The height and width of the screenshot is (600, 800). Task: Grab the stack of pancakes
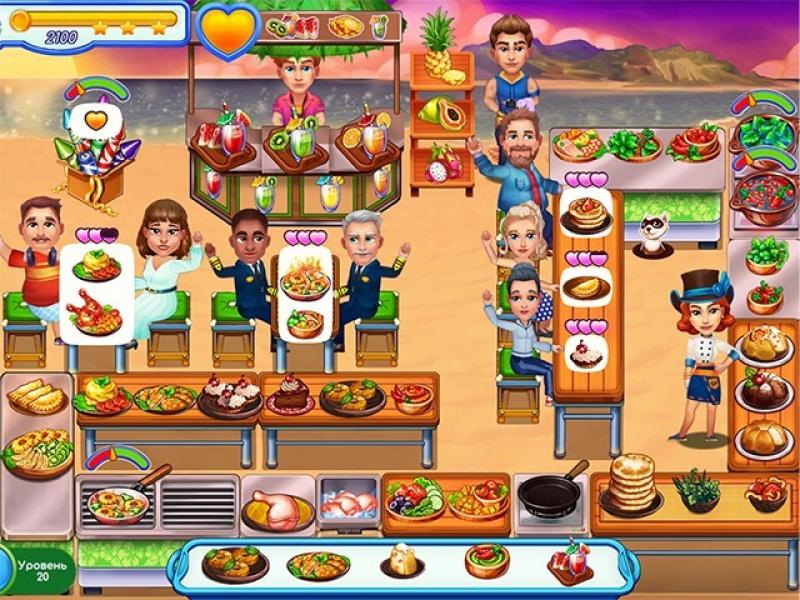(632, 484)
